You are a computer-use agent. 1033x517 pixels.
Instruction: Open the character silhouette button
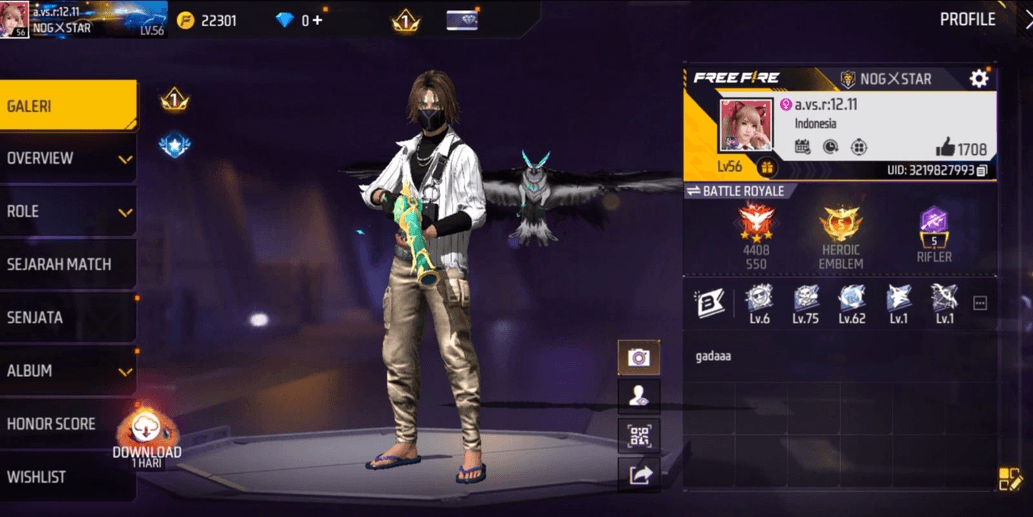[638, 396]
